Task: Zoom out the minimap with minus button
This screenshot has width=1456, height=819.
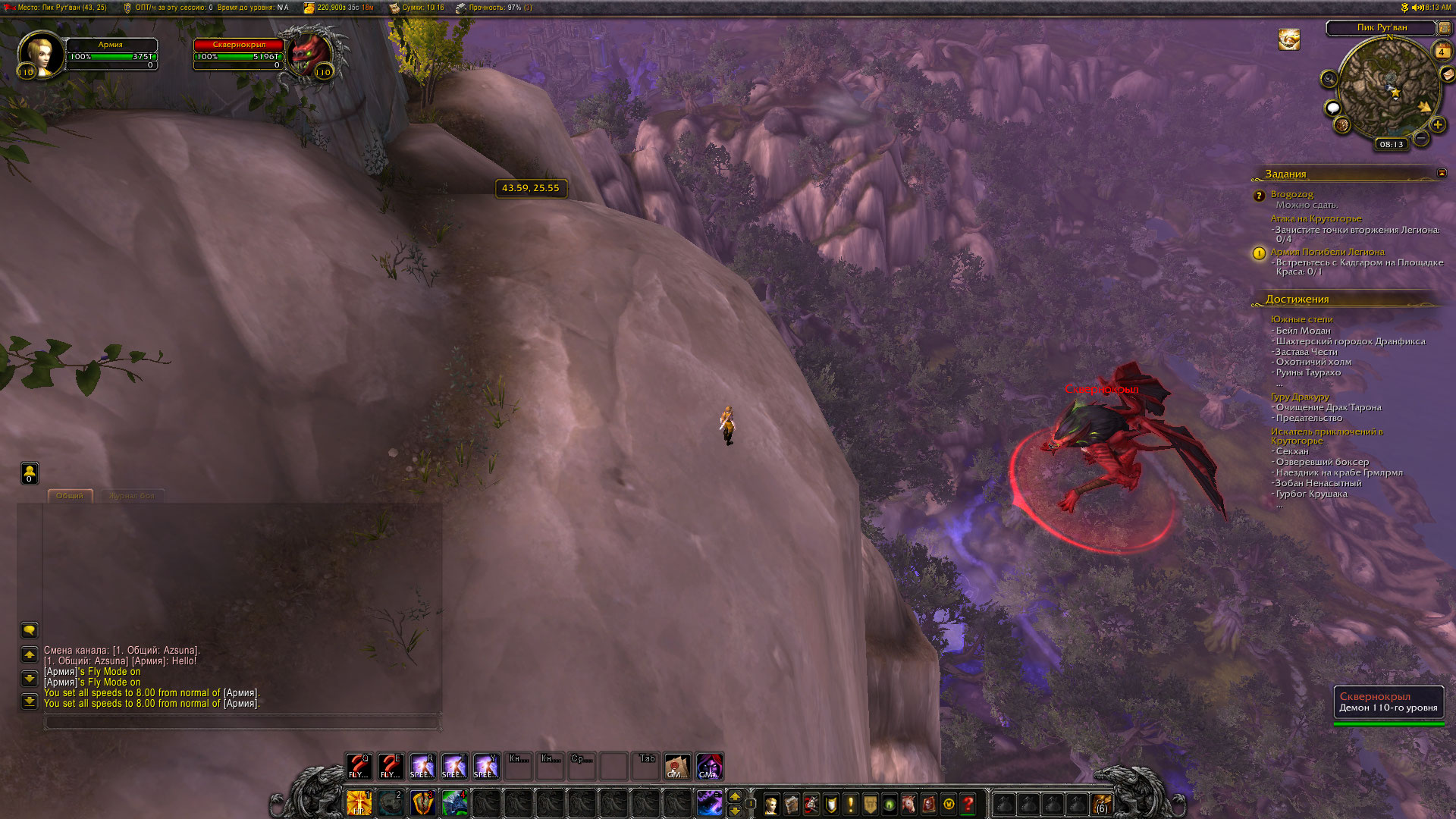Action: coord(1421,138)
